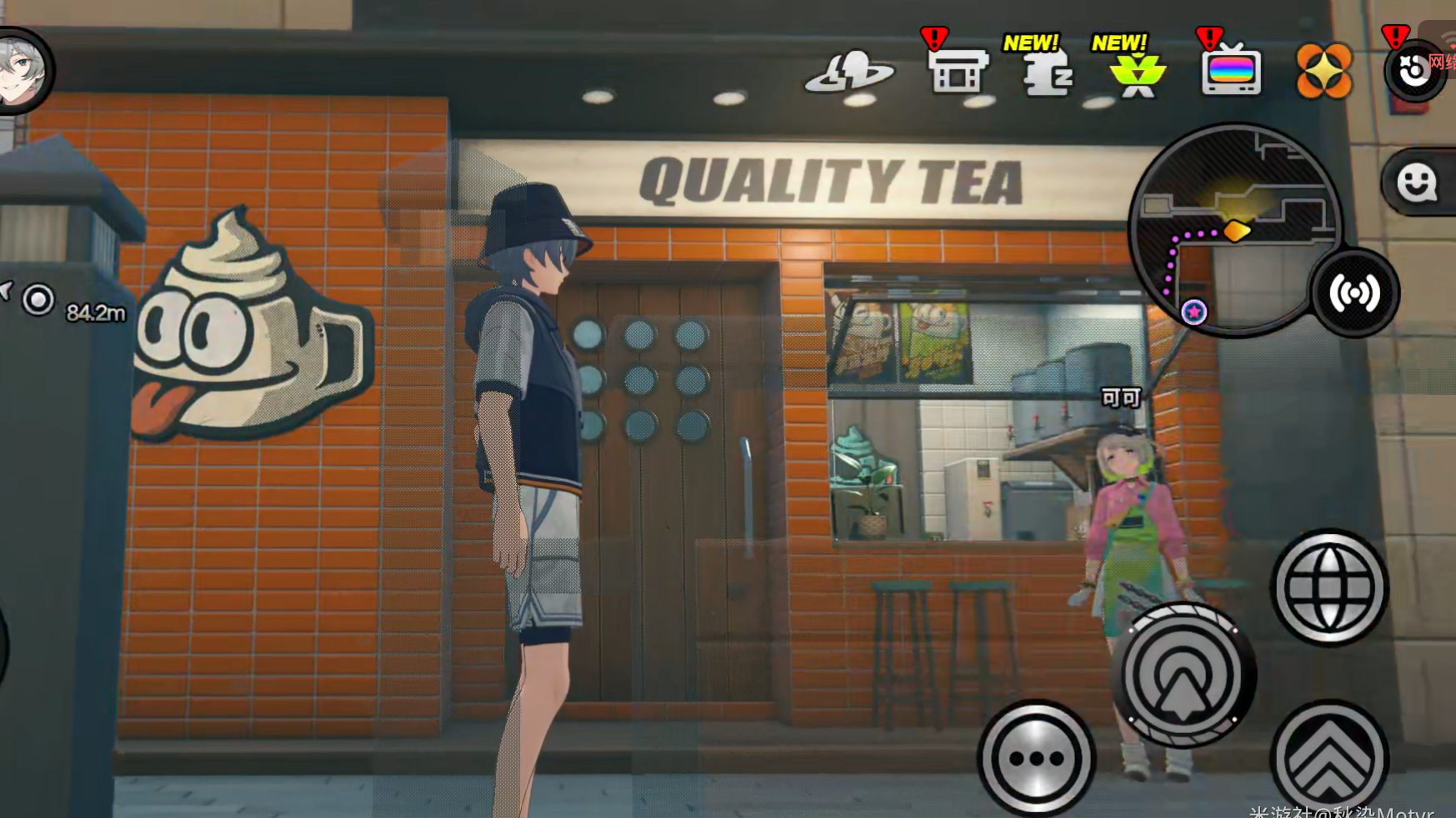Open the top-right corner menu icon
The image size is (1456, 818).
[1414, 72]
